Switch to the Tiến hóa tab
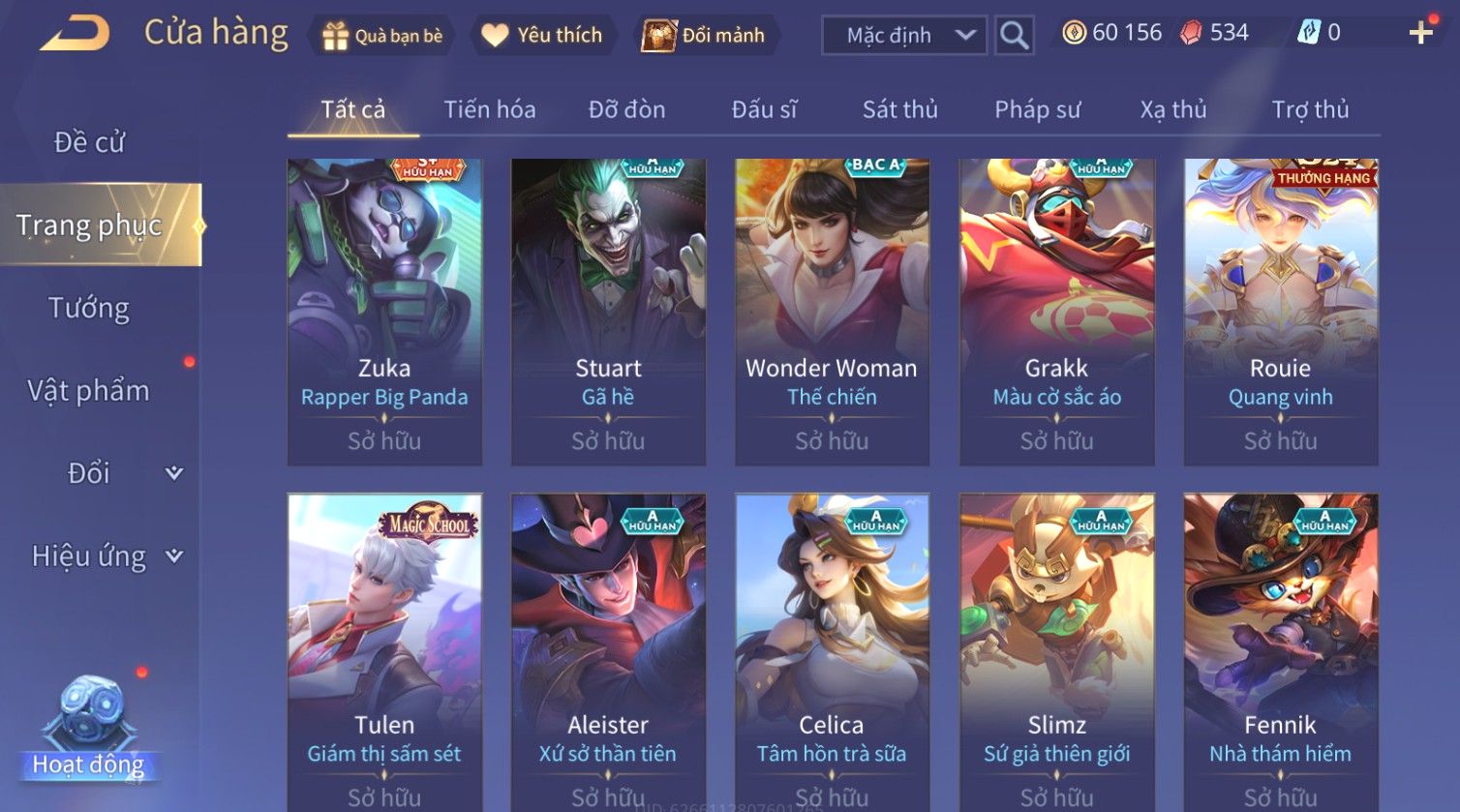1460x812 pixels. [x=489, y=109]
